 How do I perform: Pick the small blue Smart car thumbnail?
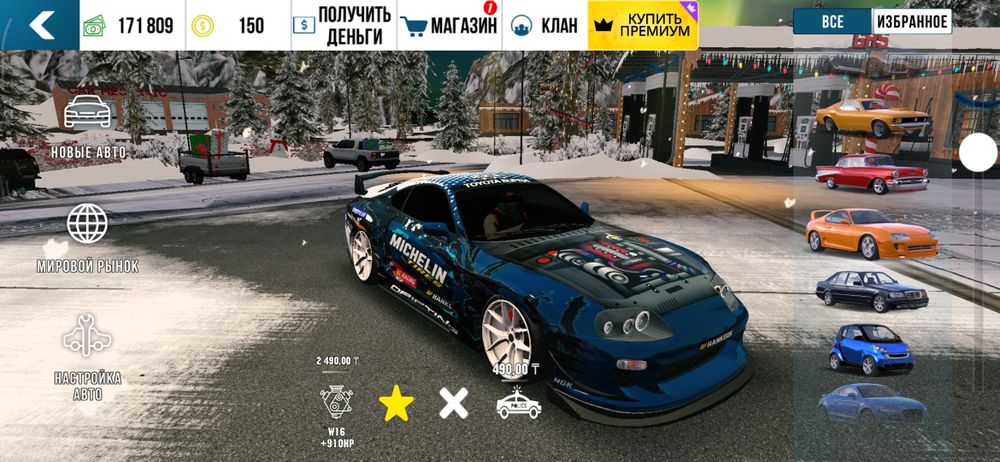[x=868, y=347]
